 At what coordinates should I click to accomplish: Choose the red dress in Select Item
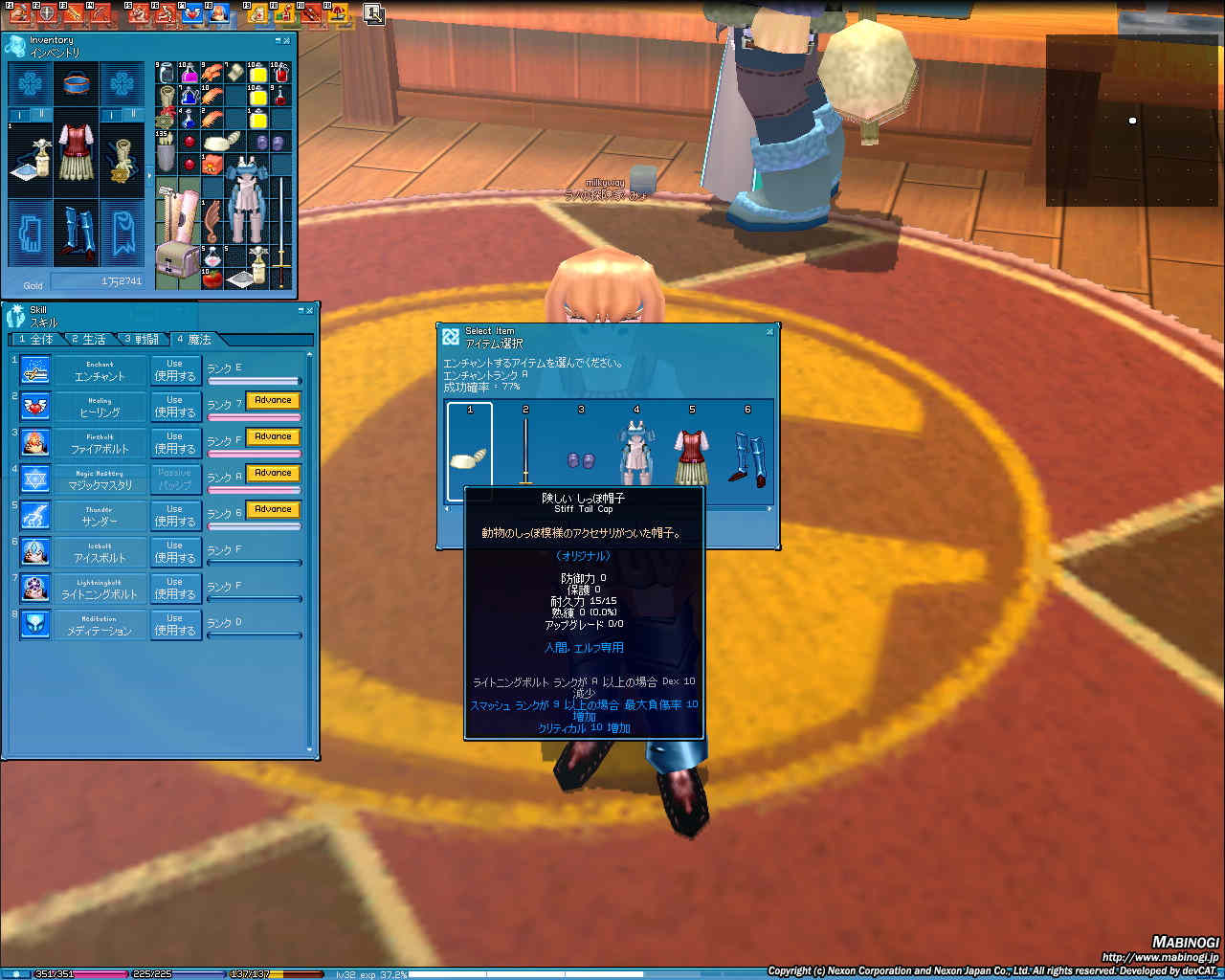[692, 457]
